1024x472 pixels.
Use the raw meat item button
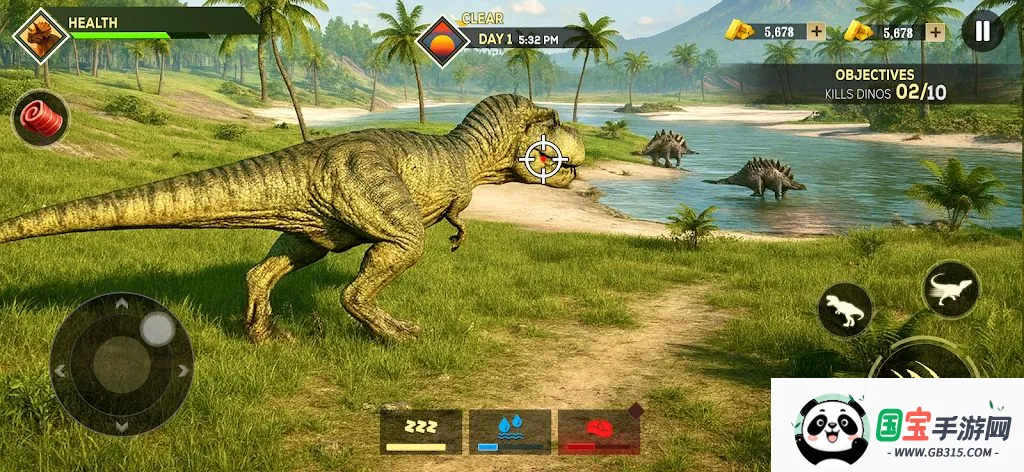coord(41,117)
